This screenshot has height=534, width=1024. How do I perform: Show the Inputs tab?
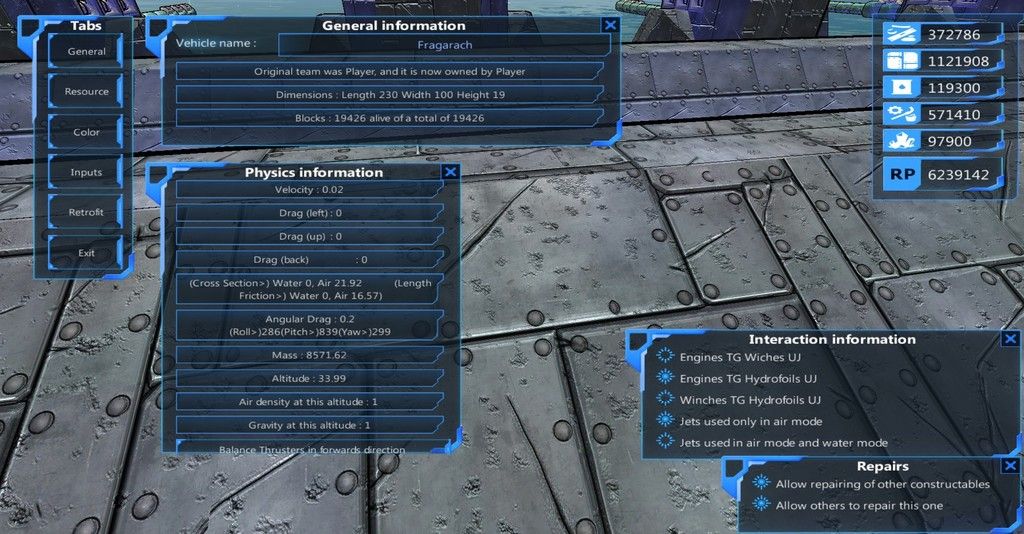(x=86, y=172)
